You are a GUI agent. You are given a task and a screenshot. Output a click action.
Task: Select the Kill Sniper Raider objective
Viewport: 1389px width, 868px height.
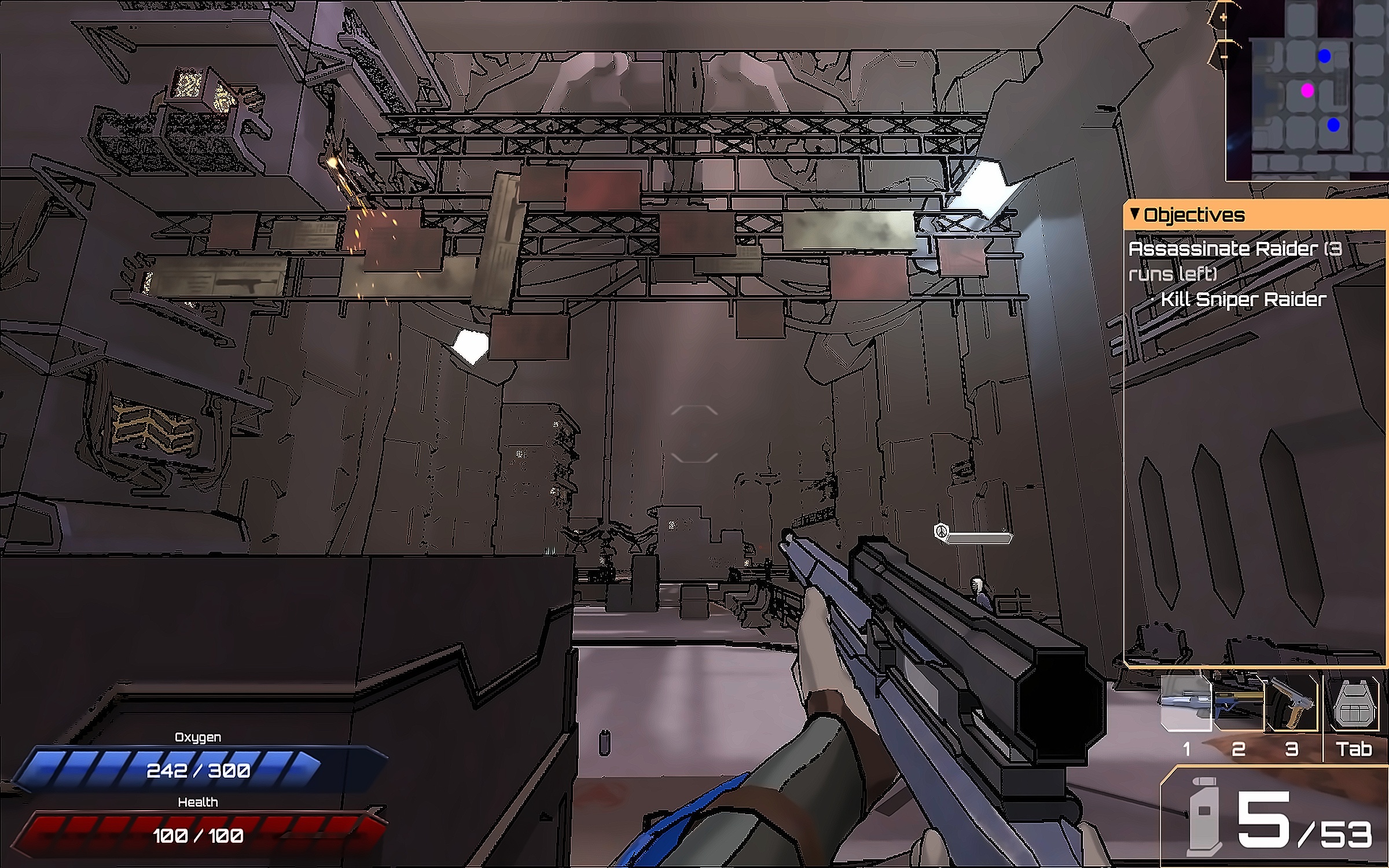point(1243,299)
